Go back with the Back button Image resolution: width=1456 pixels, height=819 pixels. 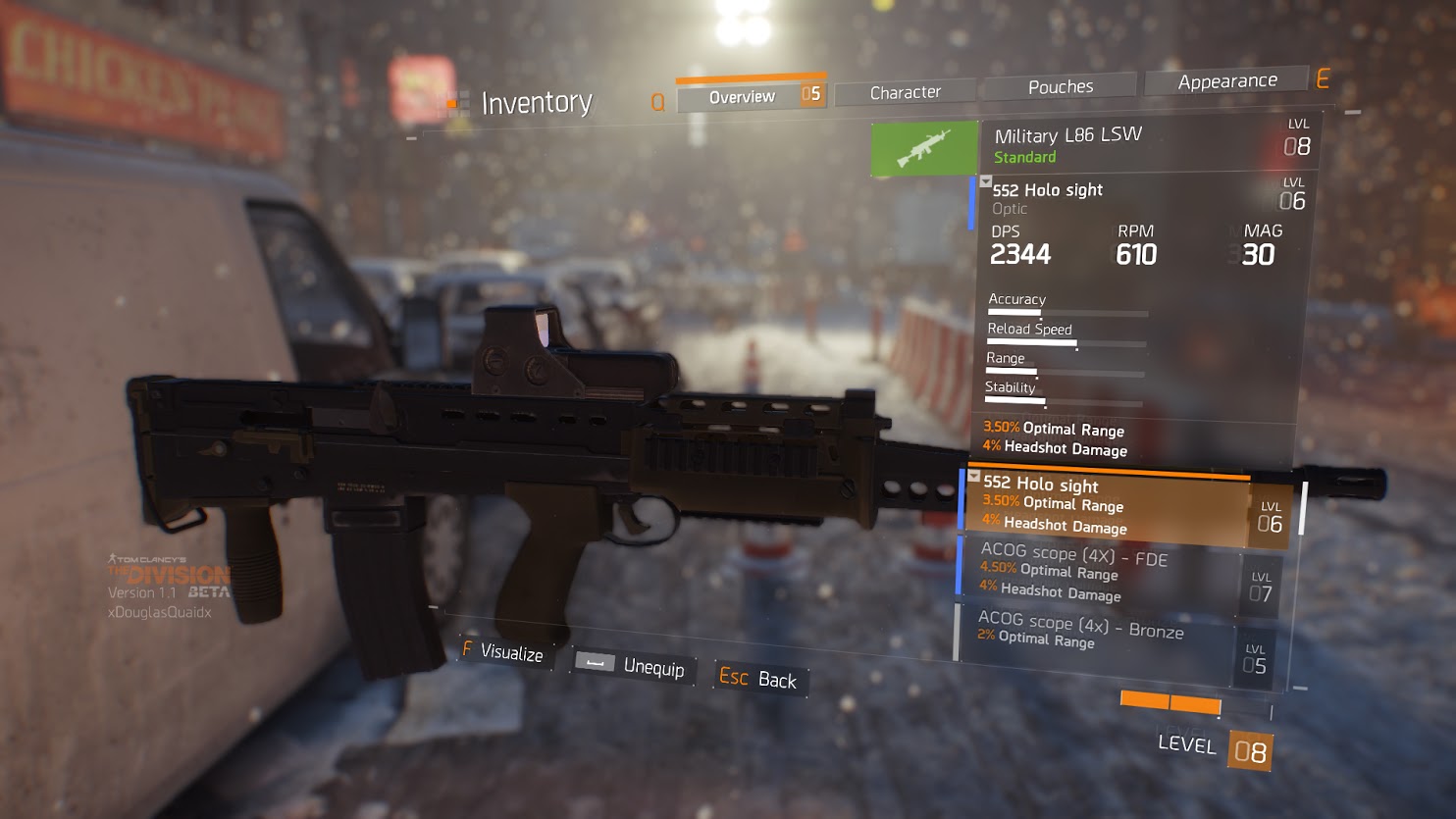[x=757, y=679]
